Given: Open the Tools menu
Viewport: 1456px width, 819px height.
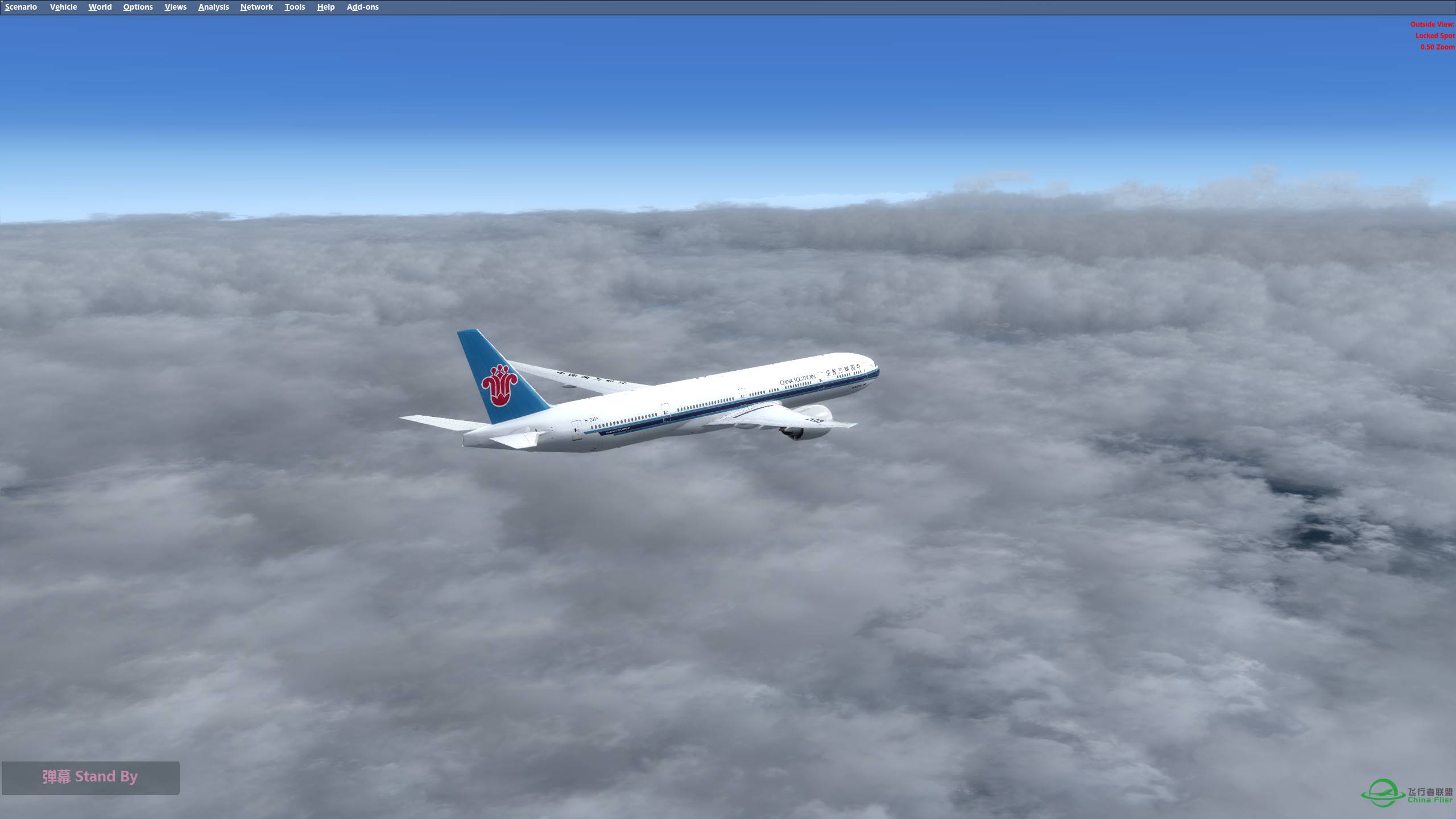Looking at the screenshot, I should (294, 7).
